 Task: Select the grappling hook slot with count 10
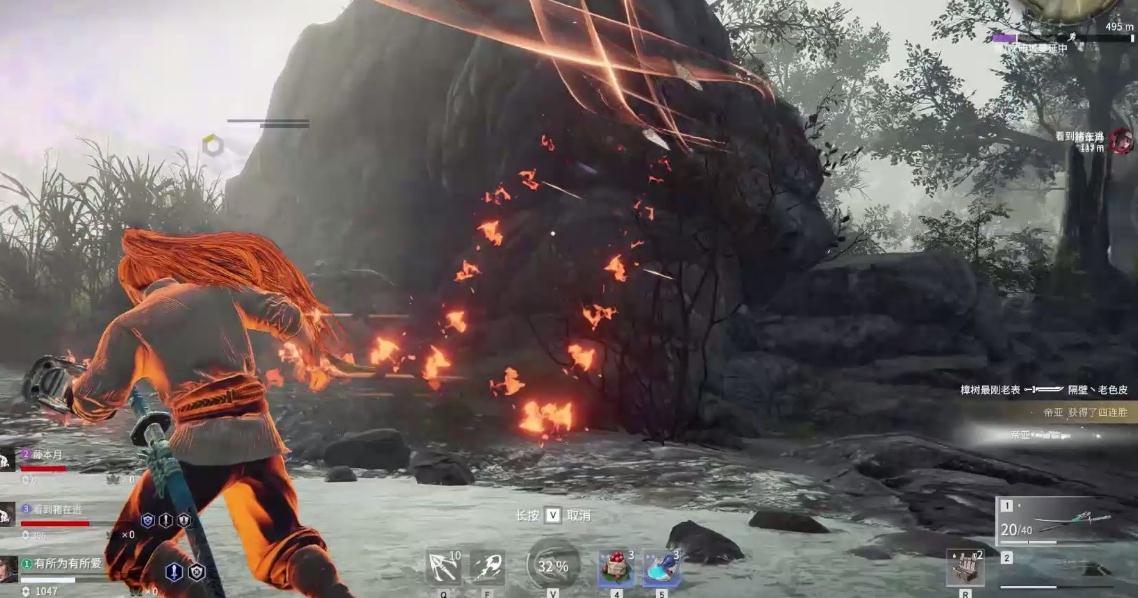pos(443,567)
